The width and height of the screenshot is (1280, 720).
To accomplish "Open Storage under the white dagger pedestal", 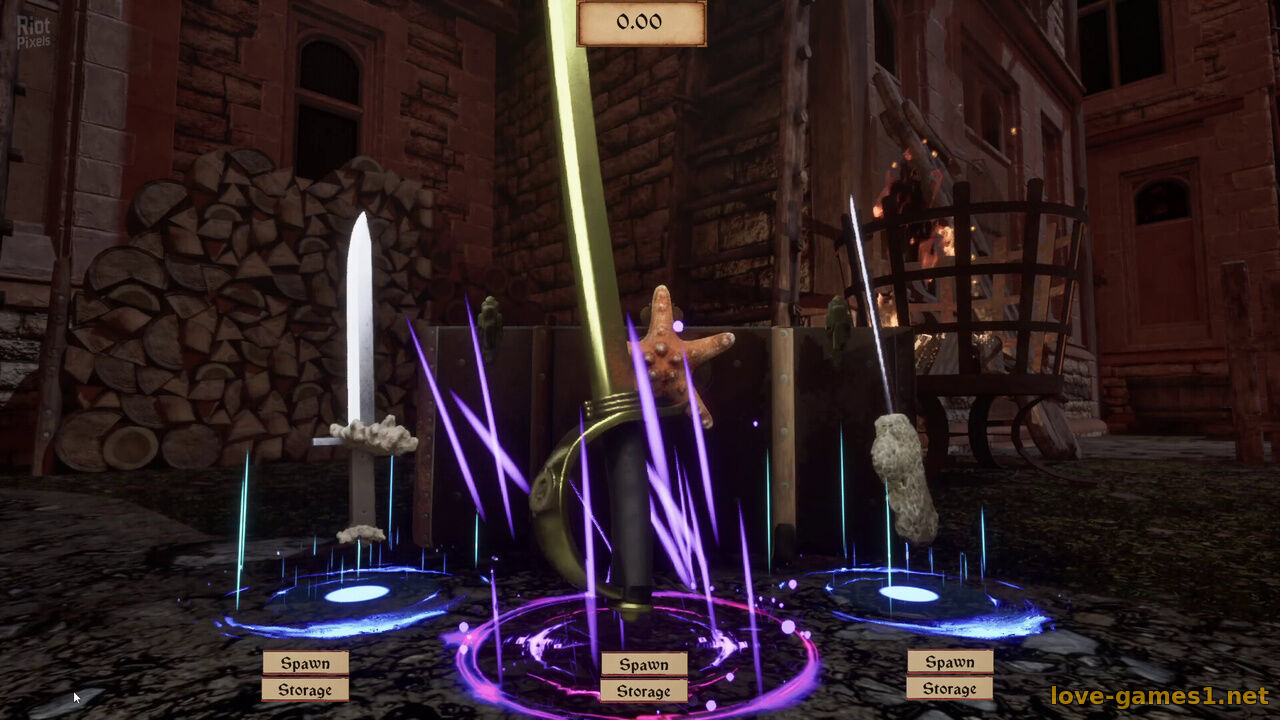I will [305, 690].
